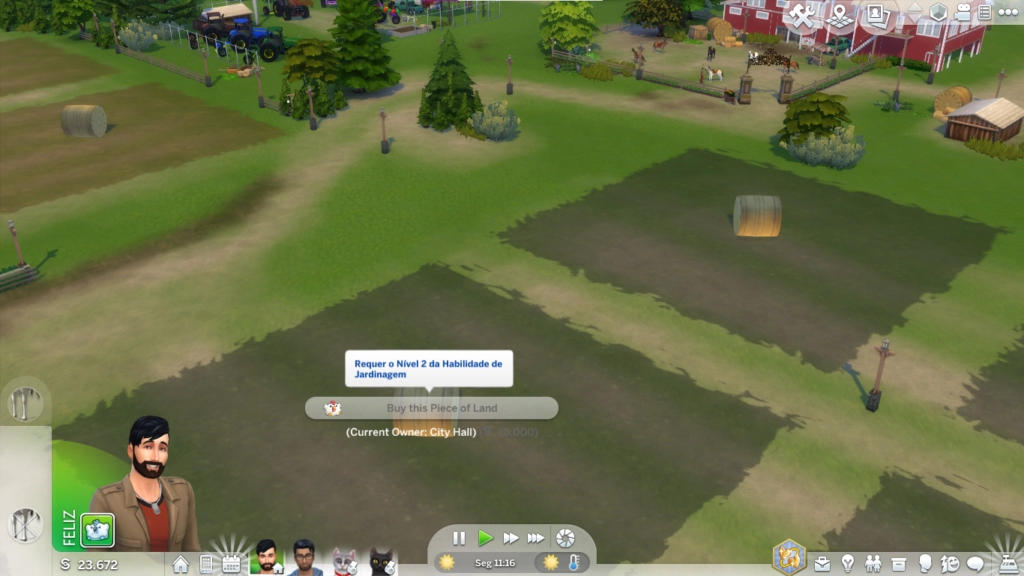Open the career briefcase panel
Image resolution: width=1024 pixels, height=576 pixels.
pyautogui.click(x=822, y=564)
